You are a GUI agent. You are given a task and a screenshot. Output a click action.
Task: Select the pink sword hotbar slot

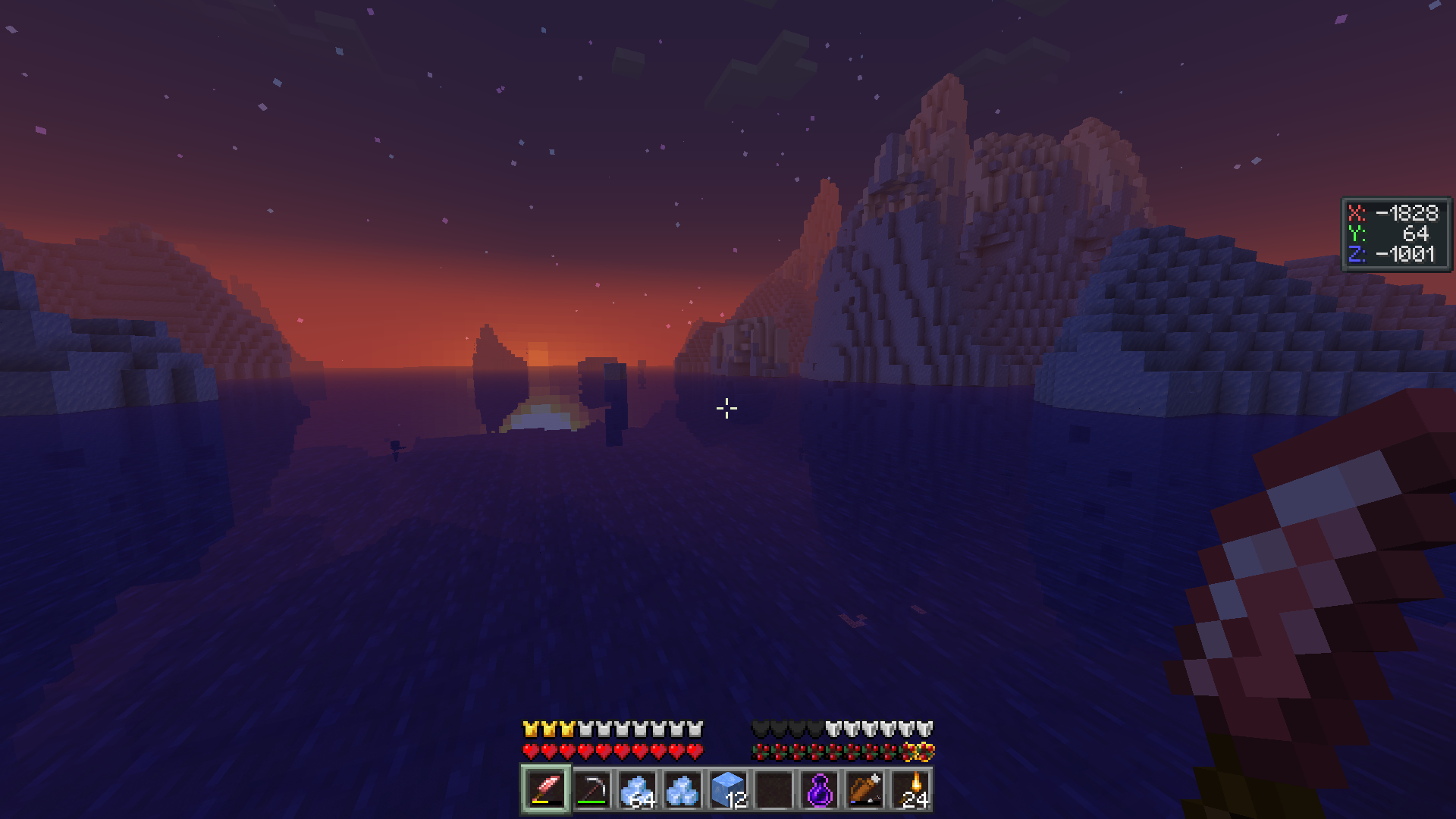[546, 789]
